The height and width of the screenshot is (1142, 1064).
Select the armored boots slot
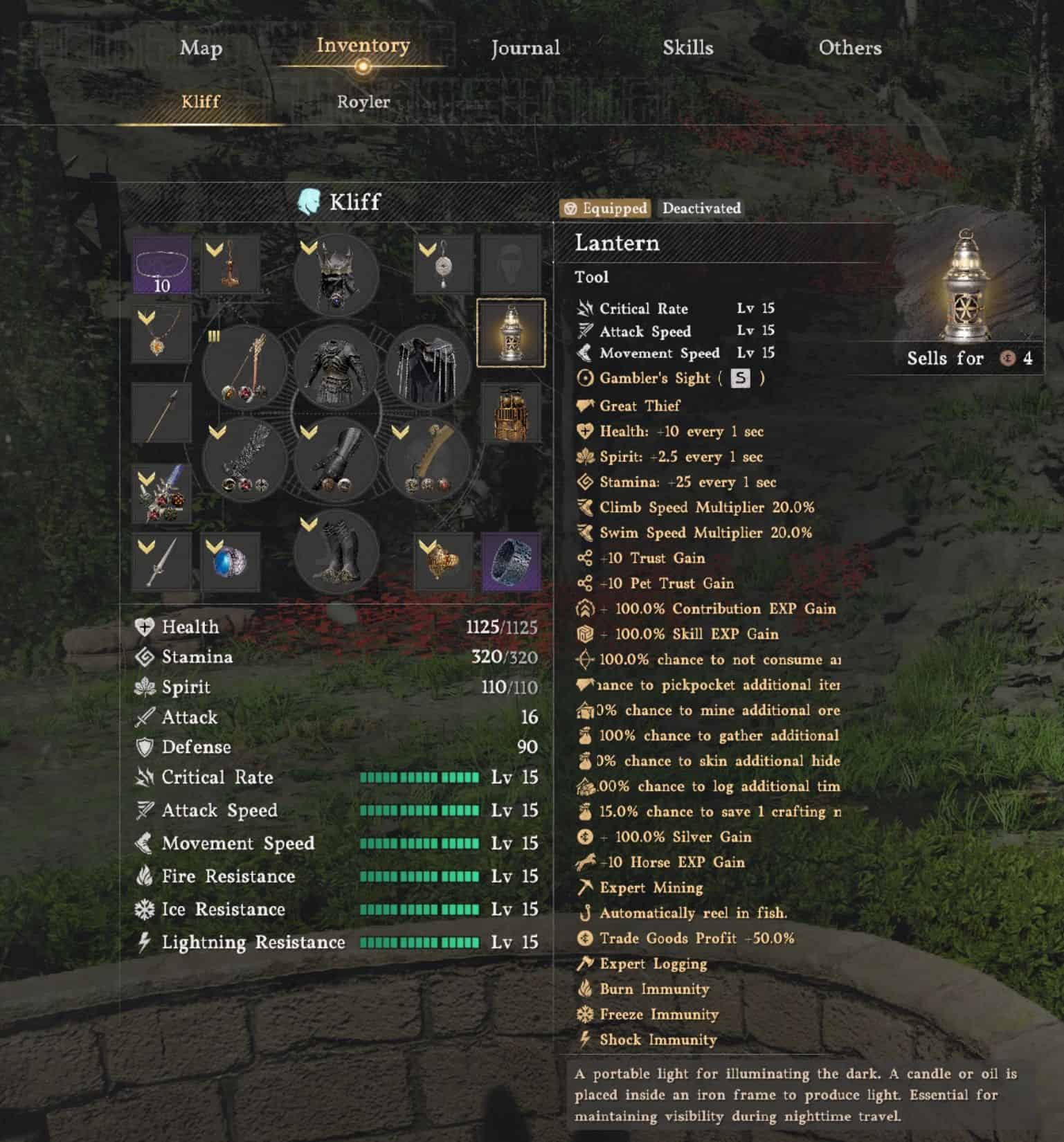[x=336, y=552]
